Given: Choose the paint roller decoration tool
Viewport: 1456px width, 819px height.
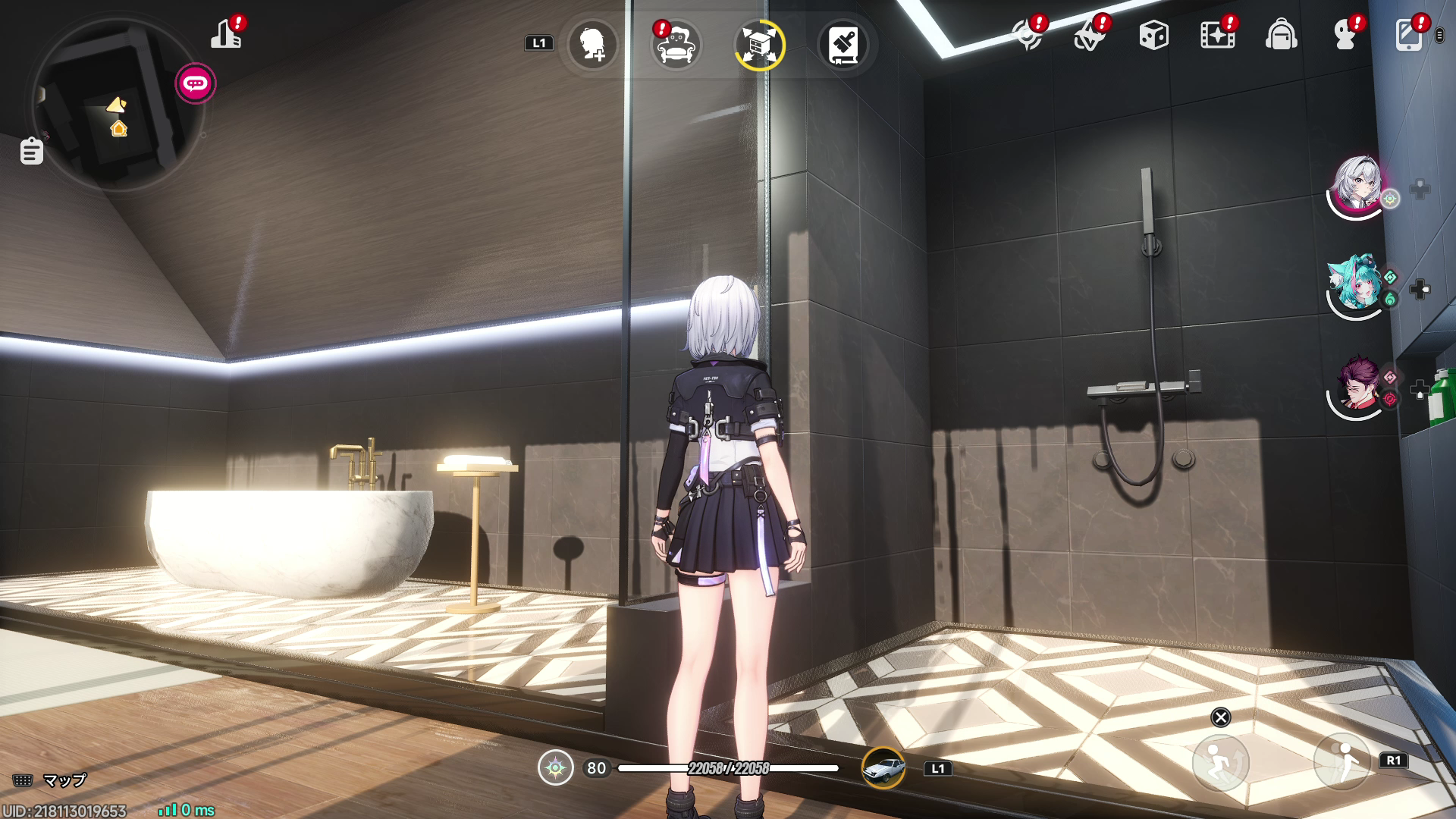Looking at the screenshot, I should [x=843, y=45].
